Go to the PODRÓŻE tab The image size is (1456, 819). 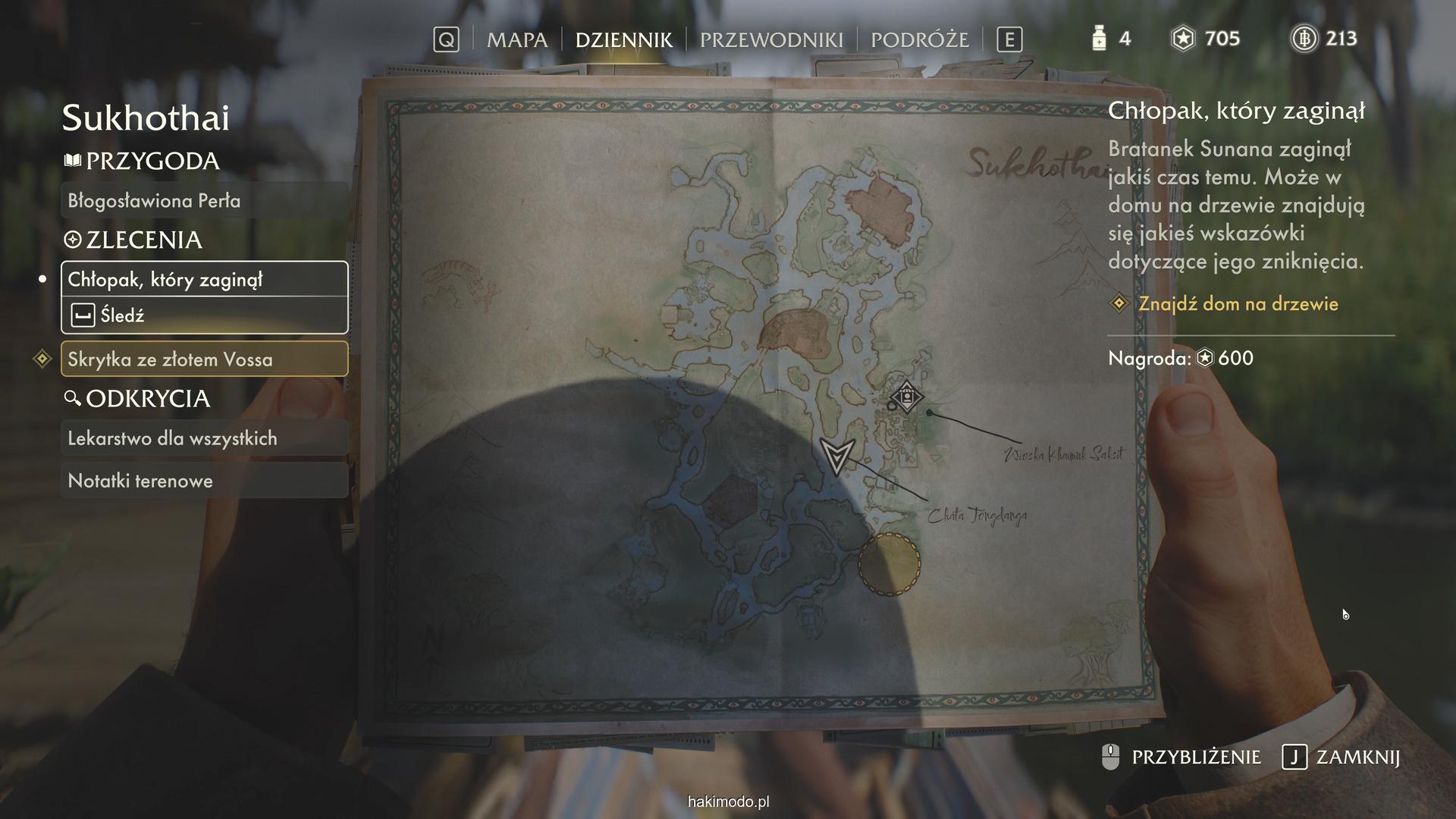(x=919, y=39)
